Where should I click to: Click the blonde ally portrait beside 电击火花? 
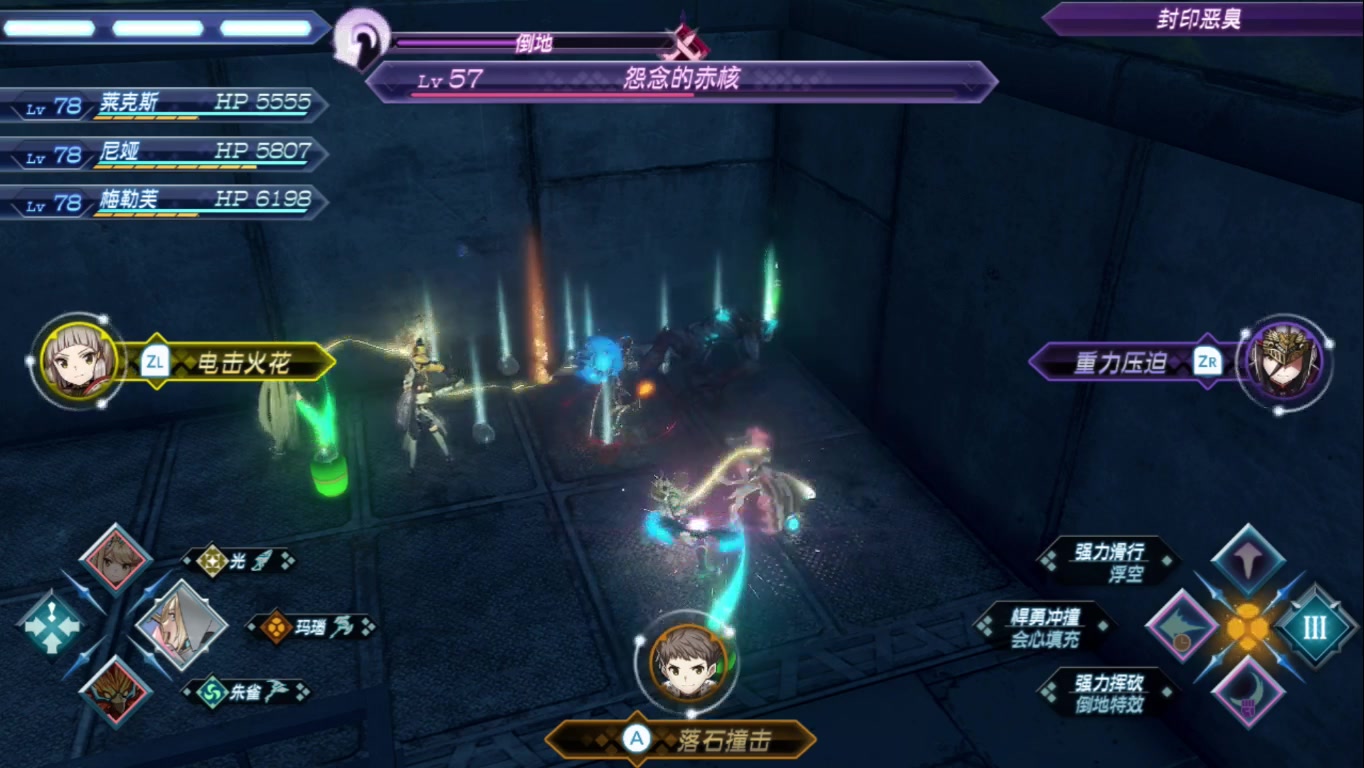click(78, 361)
